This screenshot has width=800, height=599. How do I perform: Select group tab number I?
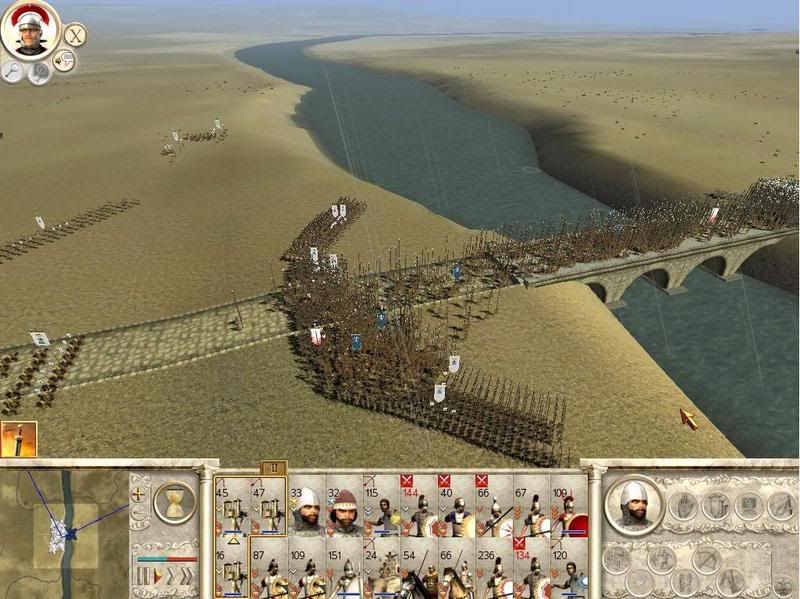(x=272, y=467)
